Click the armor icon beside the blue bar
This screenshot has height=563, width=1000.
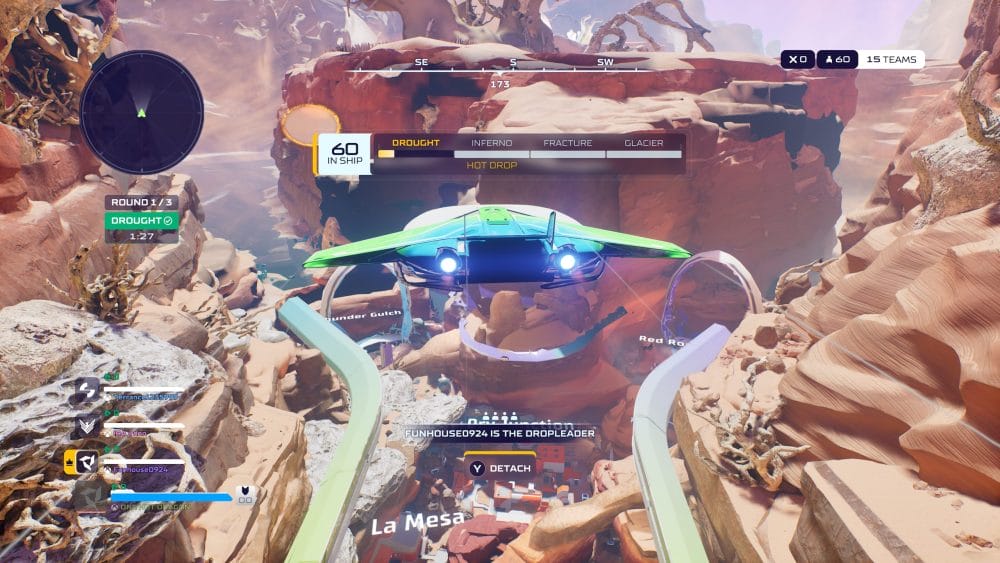tap(244, 492)
